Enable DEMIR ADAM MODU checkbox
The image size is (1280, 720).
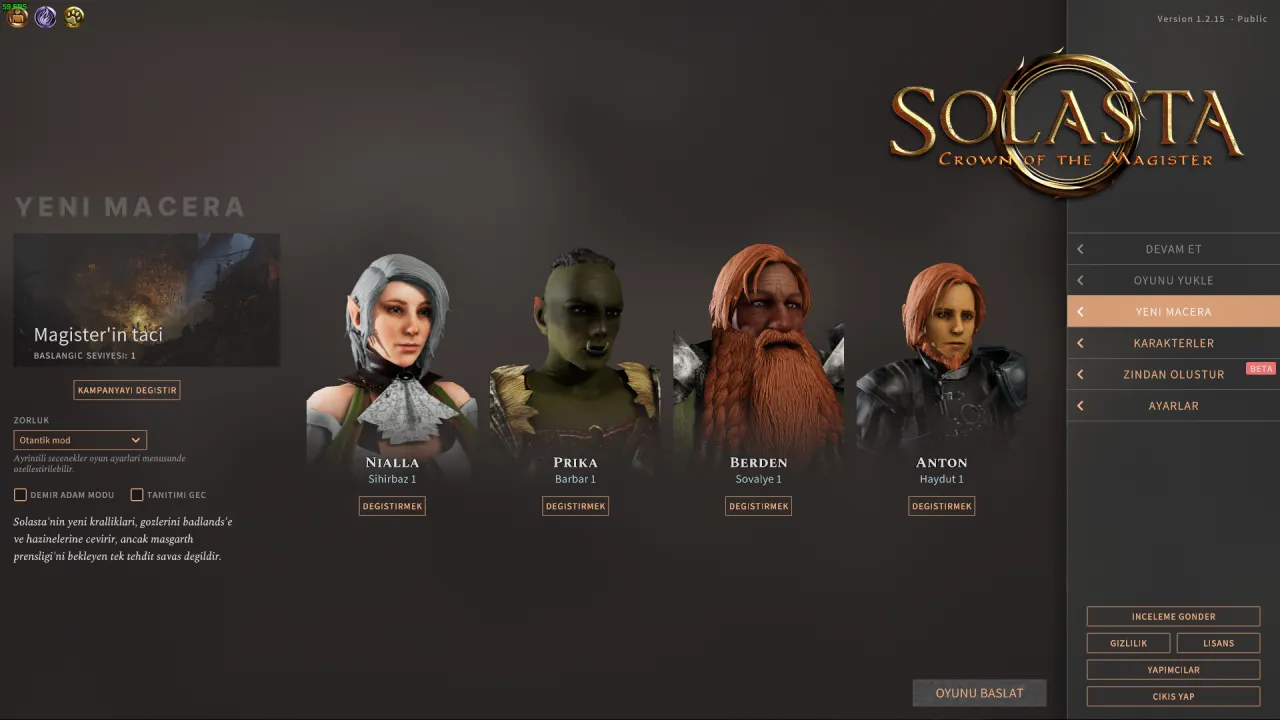coord(20,494)
